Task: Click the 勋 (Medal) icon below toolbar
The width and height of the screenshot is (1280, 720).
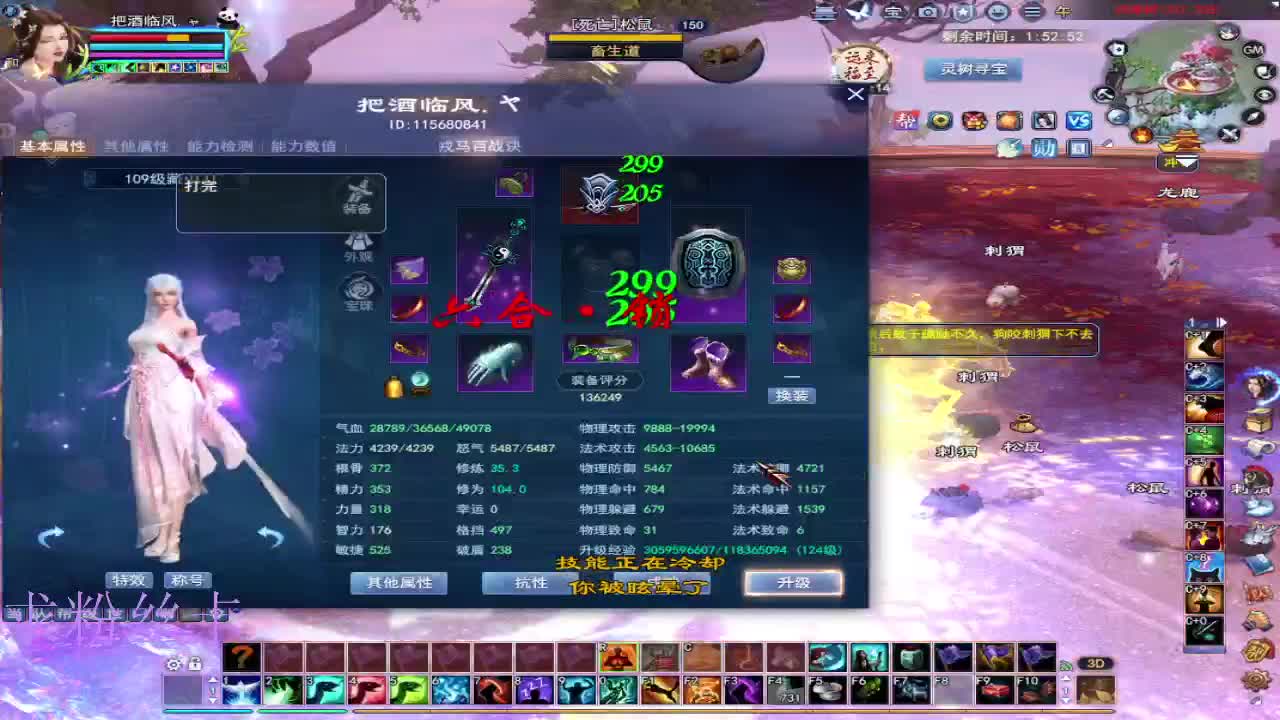Action: (x=1043, y=148)
